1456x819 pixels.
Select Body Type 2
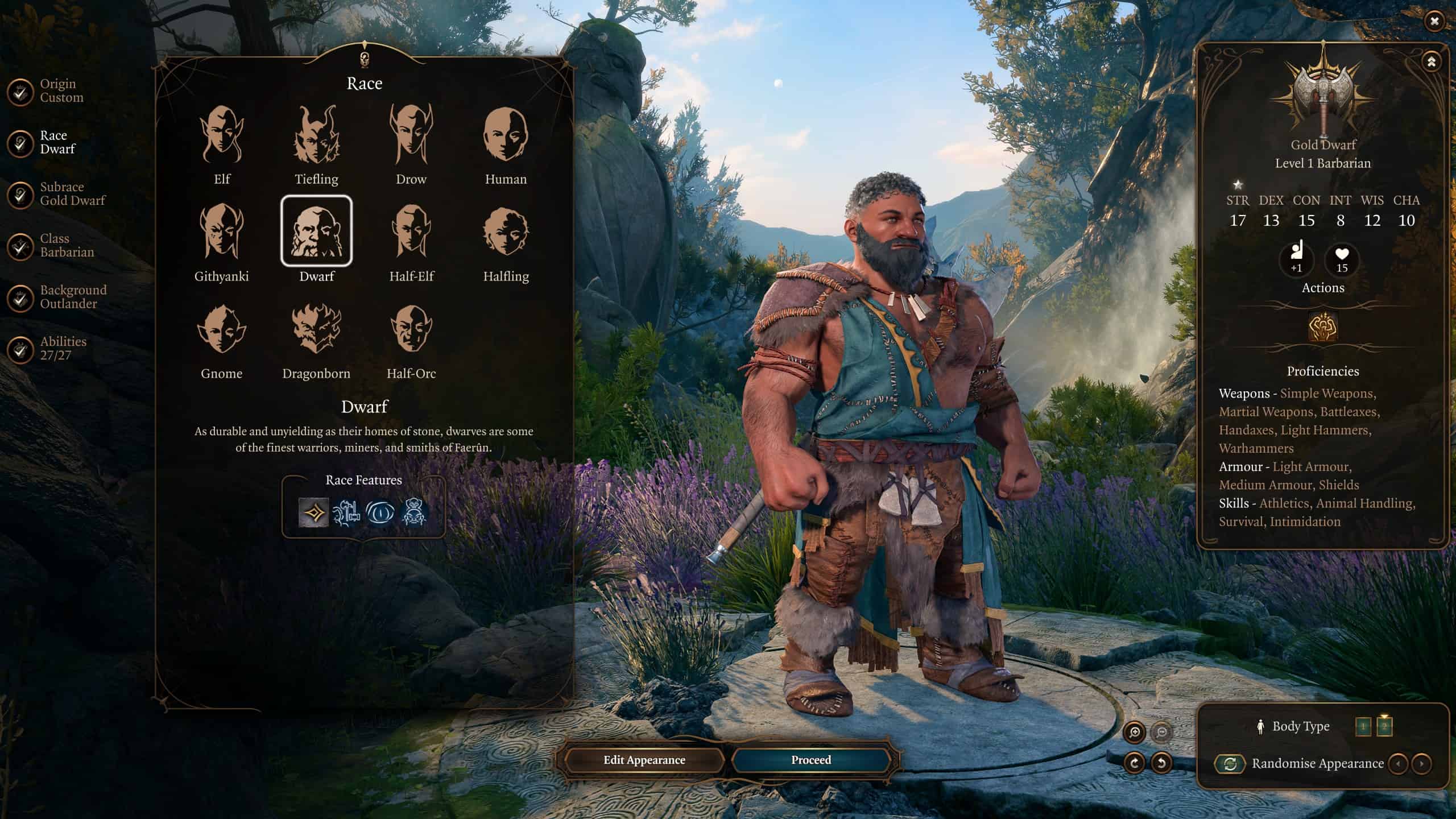1384,727
